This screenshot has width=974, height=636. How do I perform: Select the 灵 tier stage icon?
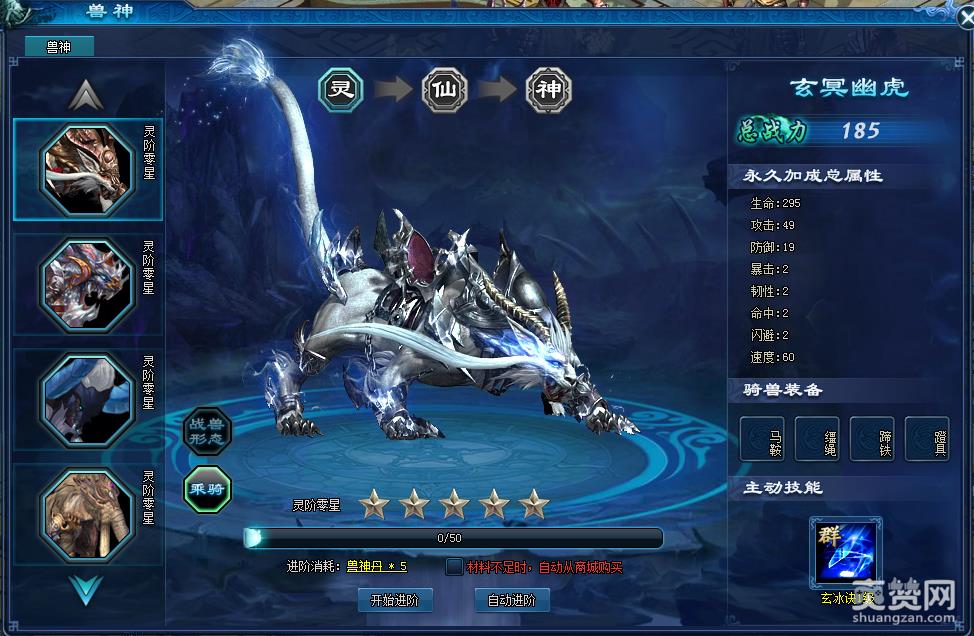(342, 90)
